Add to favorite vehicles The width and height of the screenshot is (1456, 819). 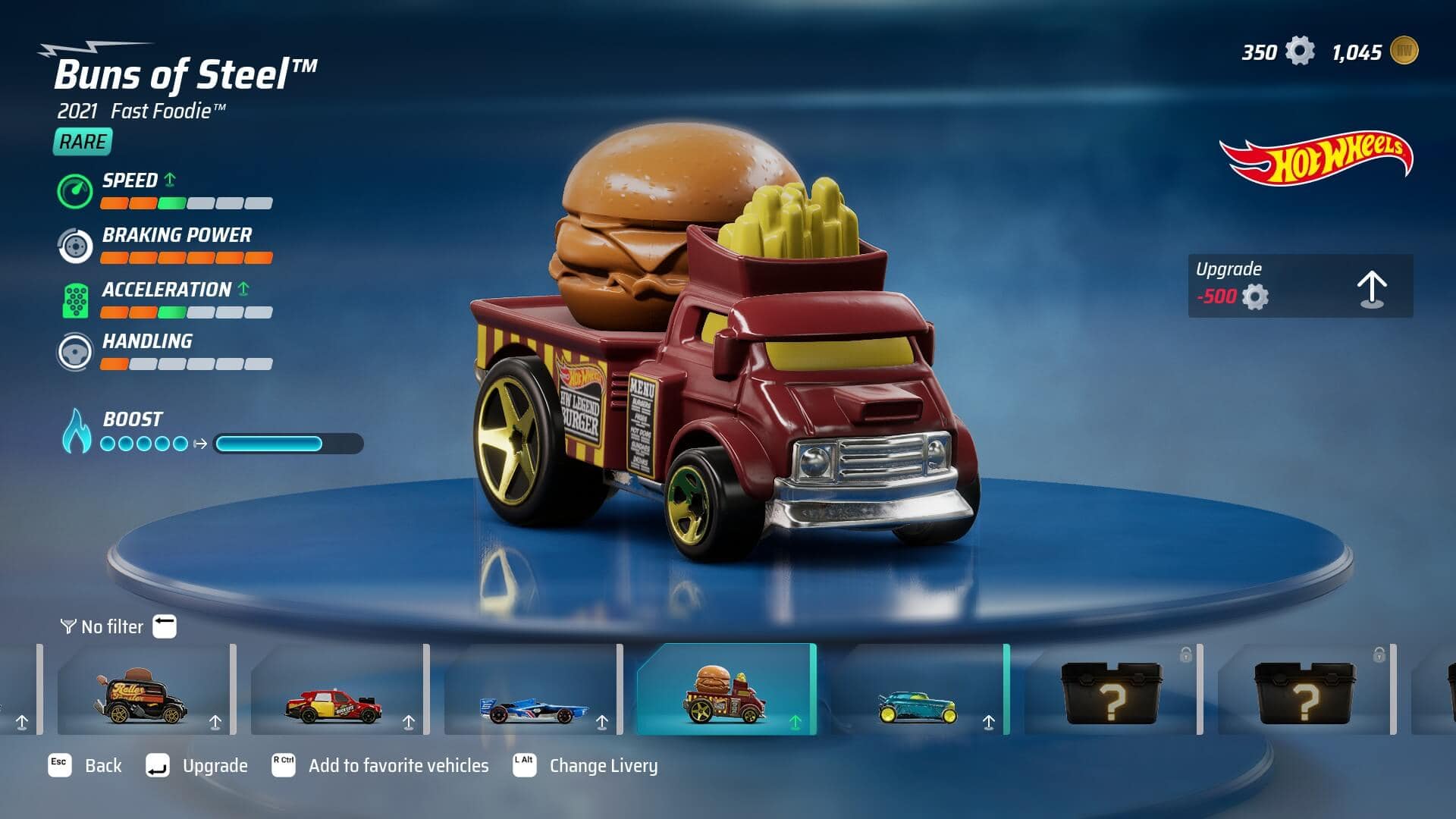381,766
